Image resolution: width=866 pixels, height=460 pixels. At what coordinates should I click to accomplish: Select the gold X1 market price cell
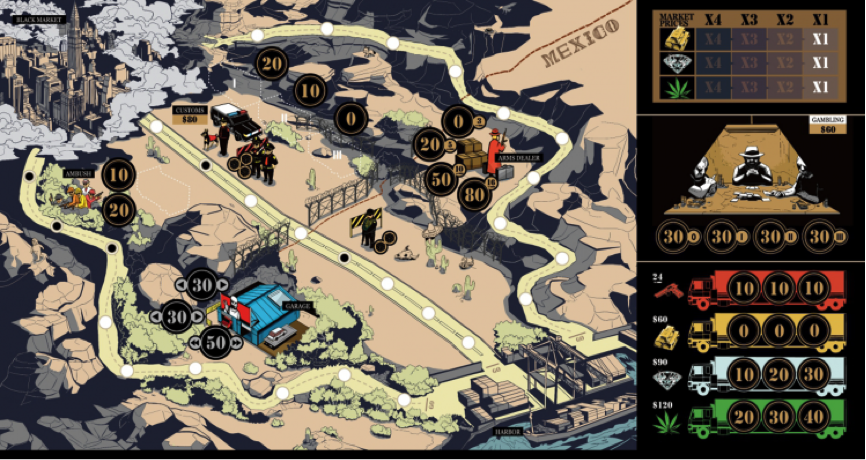[x=821, y=40]
